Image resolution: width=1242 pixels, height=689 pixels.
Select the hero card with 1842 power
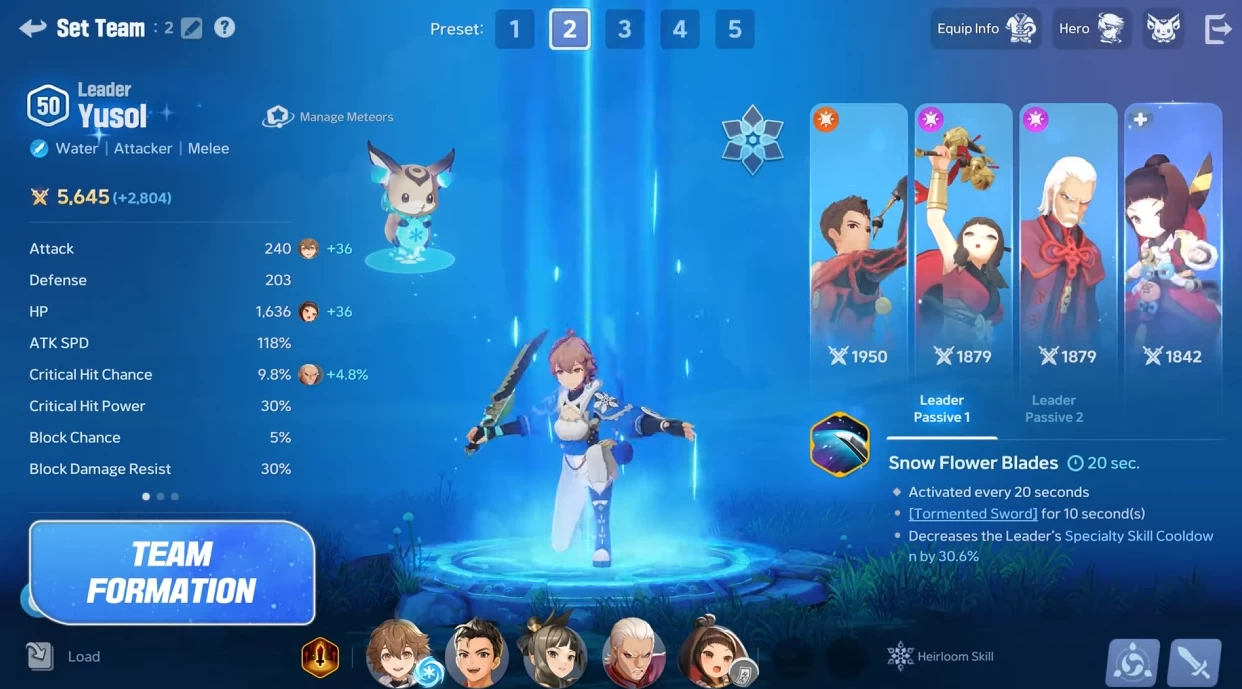pos(1173,240)
